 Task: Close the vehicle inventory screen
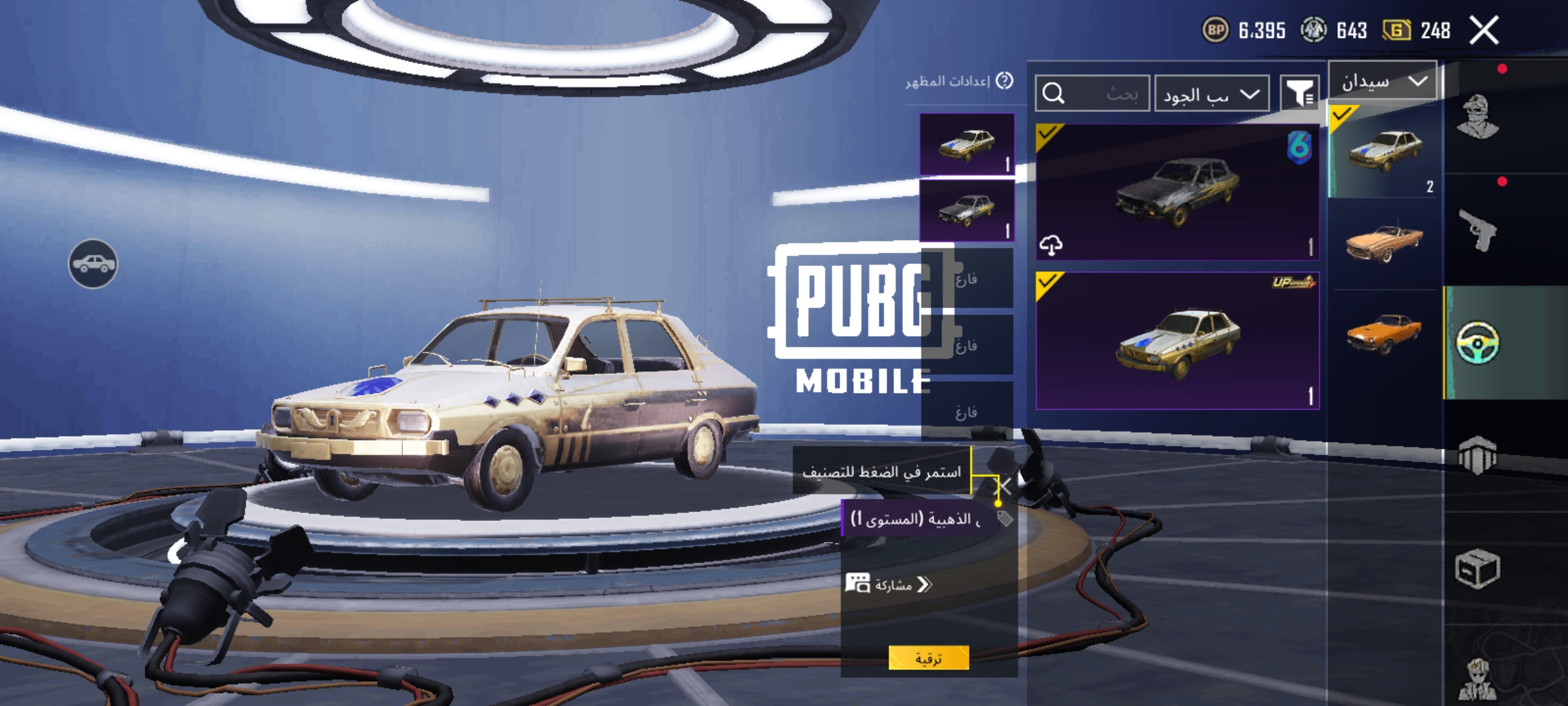pyautogui.click(x=1484, y=31)
